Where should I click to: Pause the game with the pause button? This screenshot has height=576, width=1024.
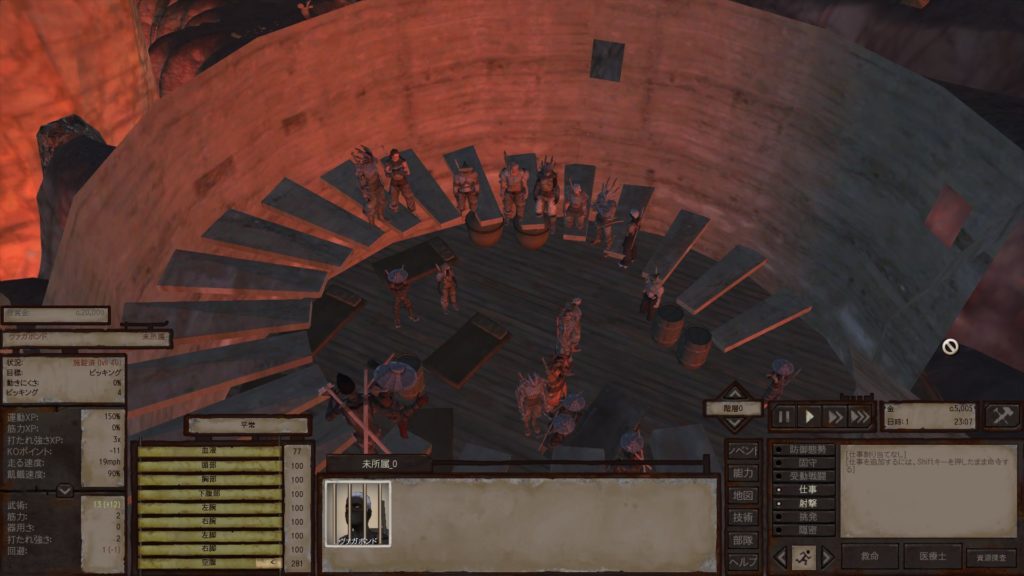[x=785, y=416]
